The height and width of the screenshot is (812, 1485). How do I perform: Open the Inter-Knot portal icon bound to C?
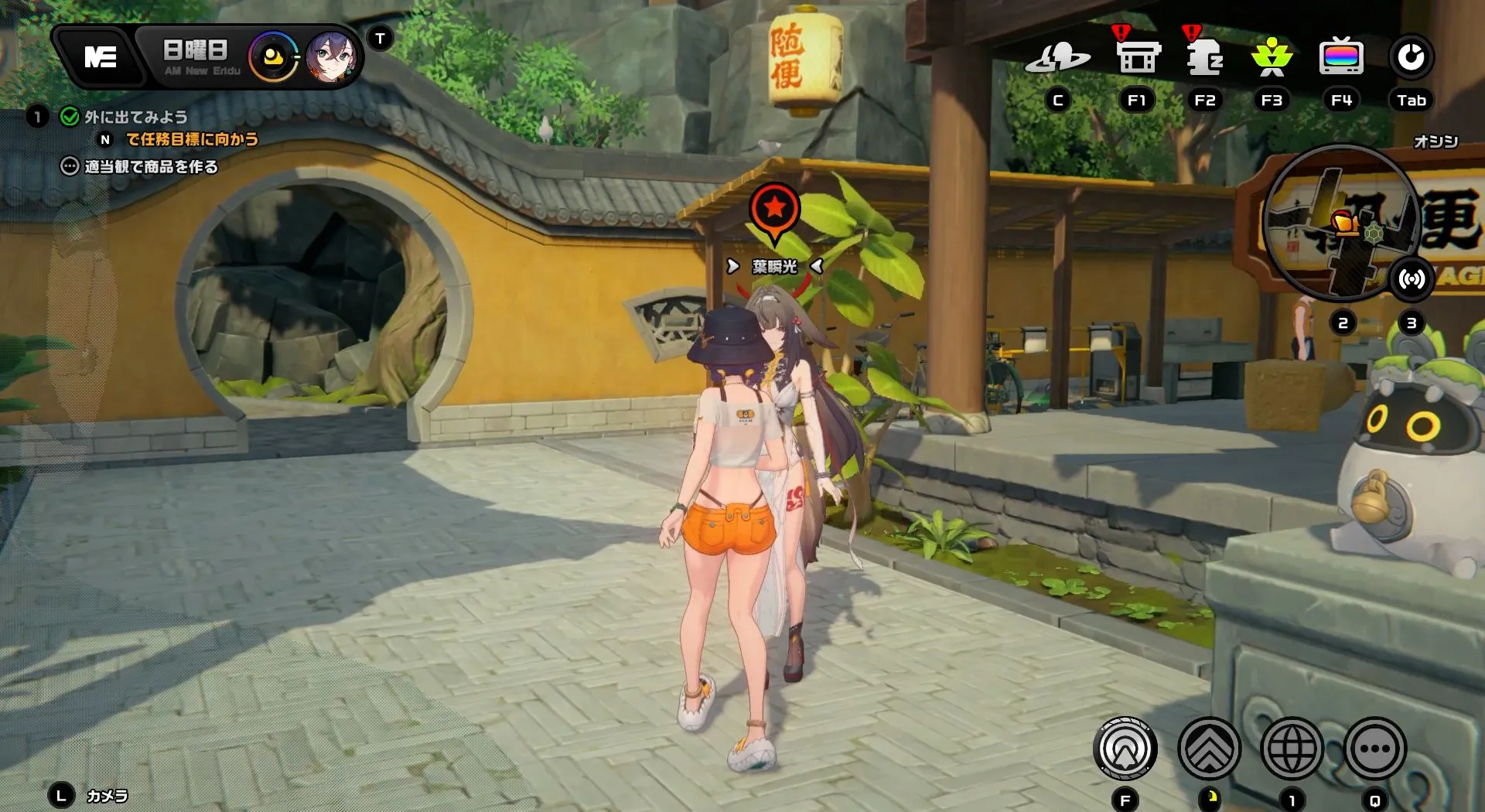click(x=1059, y=56)
